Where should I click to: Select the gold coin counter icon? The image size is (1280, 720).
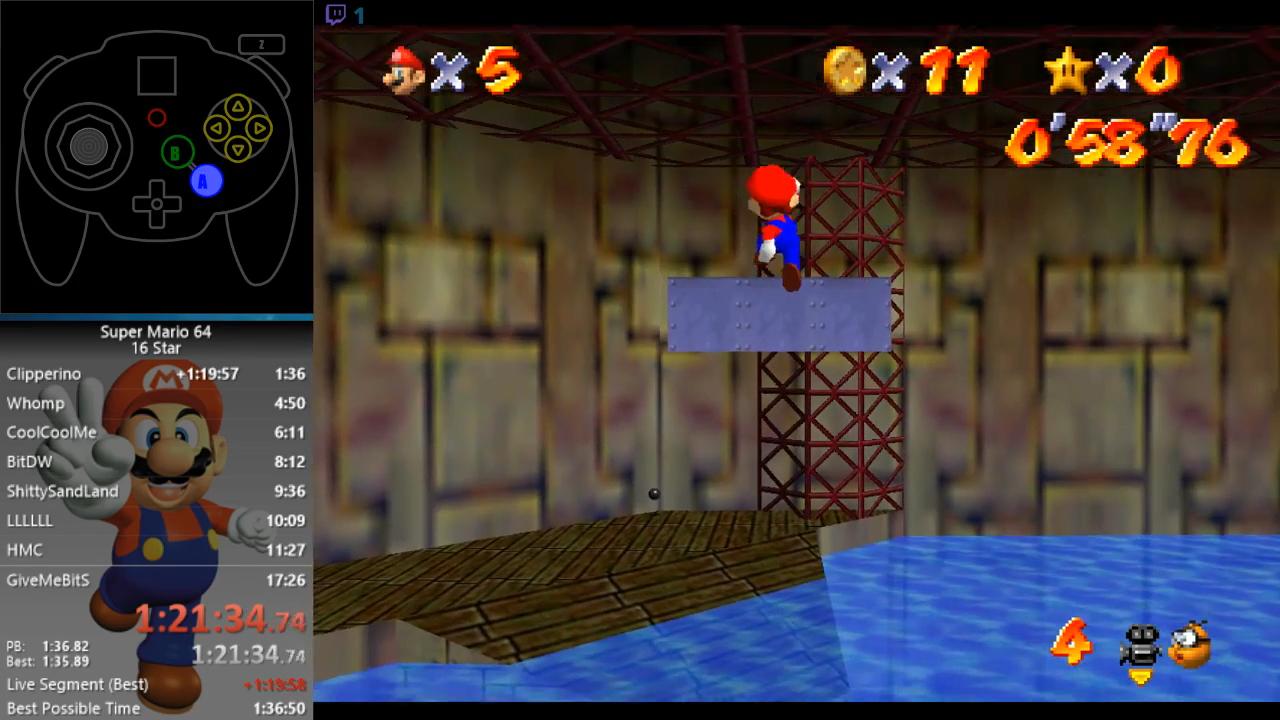(843, 69)
